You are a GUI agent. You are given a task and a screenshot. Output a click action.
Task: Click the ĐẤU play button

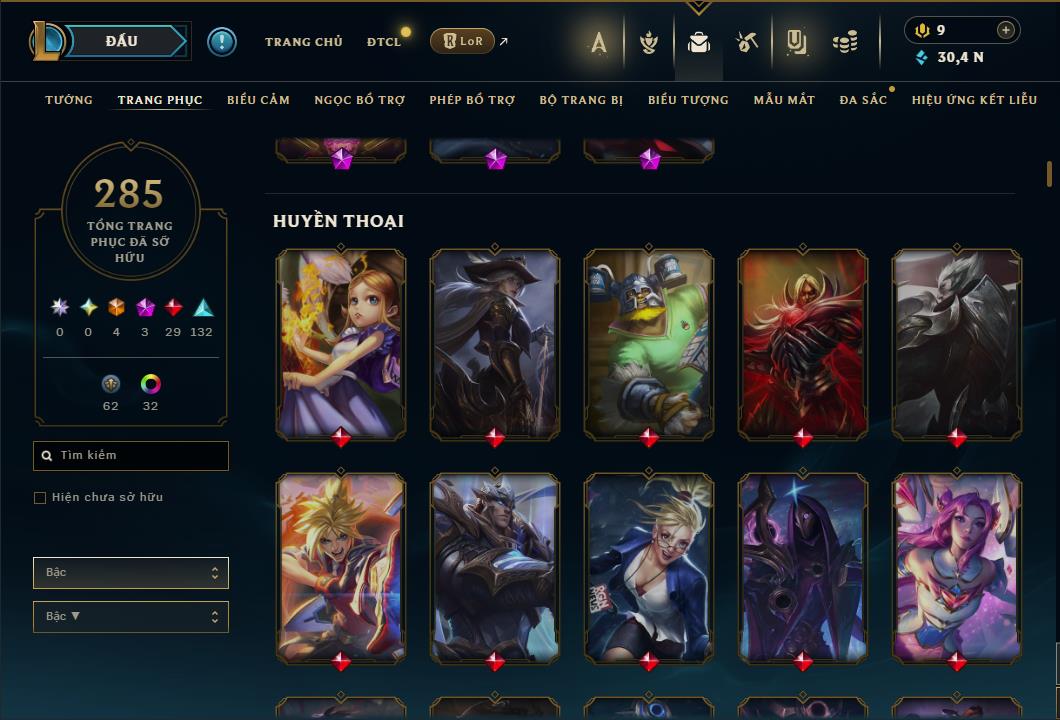(x=122, y=41)
